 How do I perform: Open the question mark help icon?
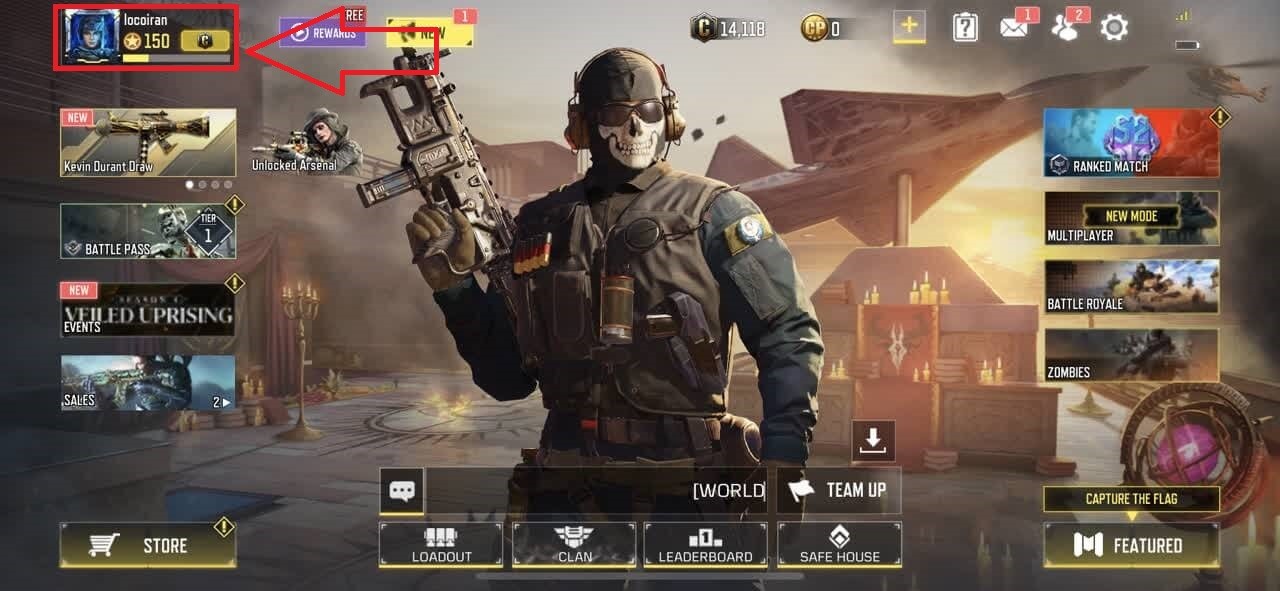point(965,28)
